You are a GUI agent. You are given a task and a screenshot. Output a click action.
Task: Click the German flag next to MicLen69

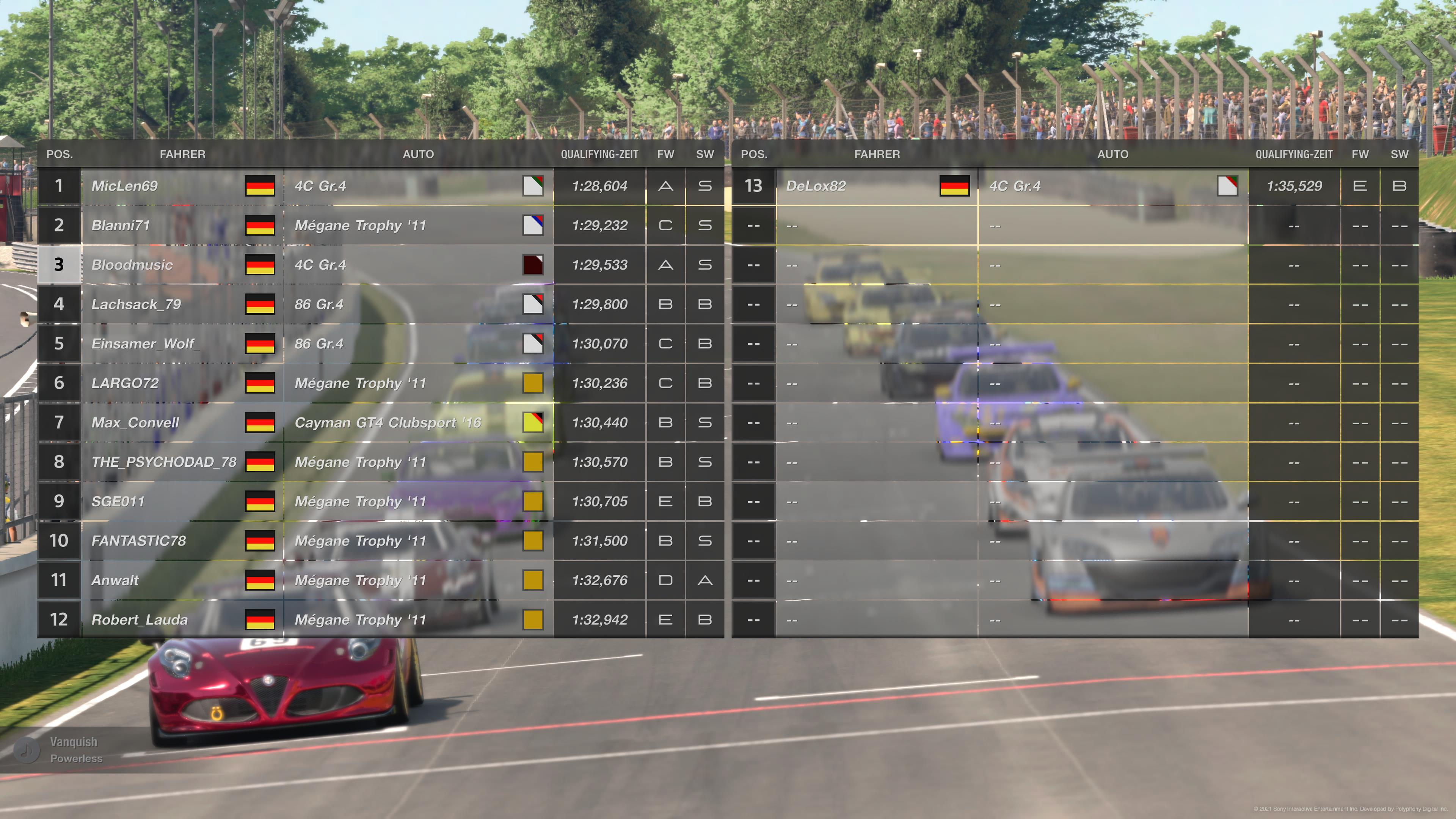tap(260, 186)
